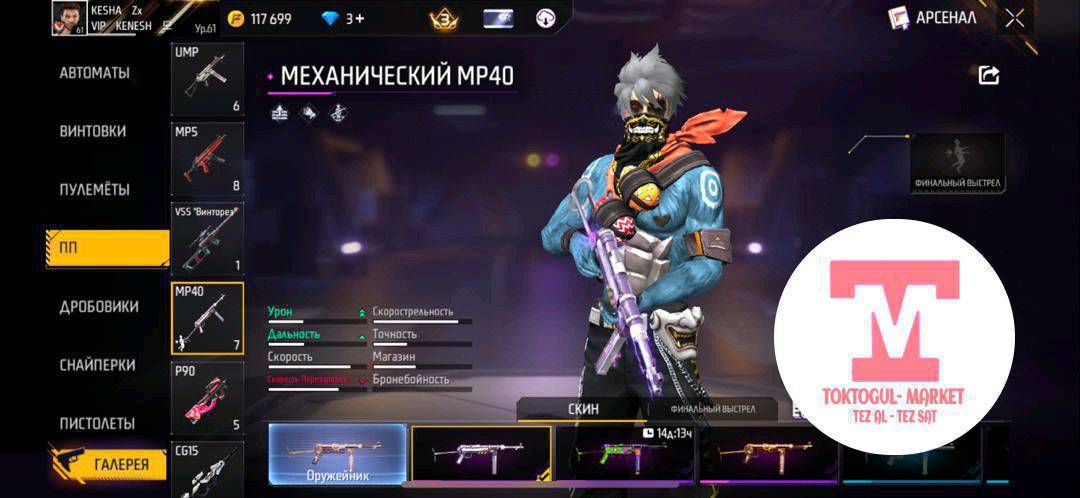Screen dimensions: 1080x498
Task: Open the player profile avatar
Action: [x=69, y=18]
